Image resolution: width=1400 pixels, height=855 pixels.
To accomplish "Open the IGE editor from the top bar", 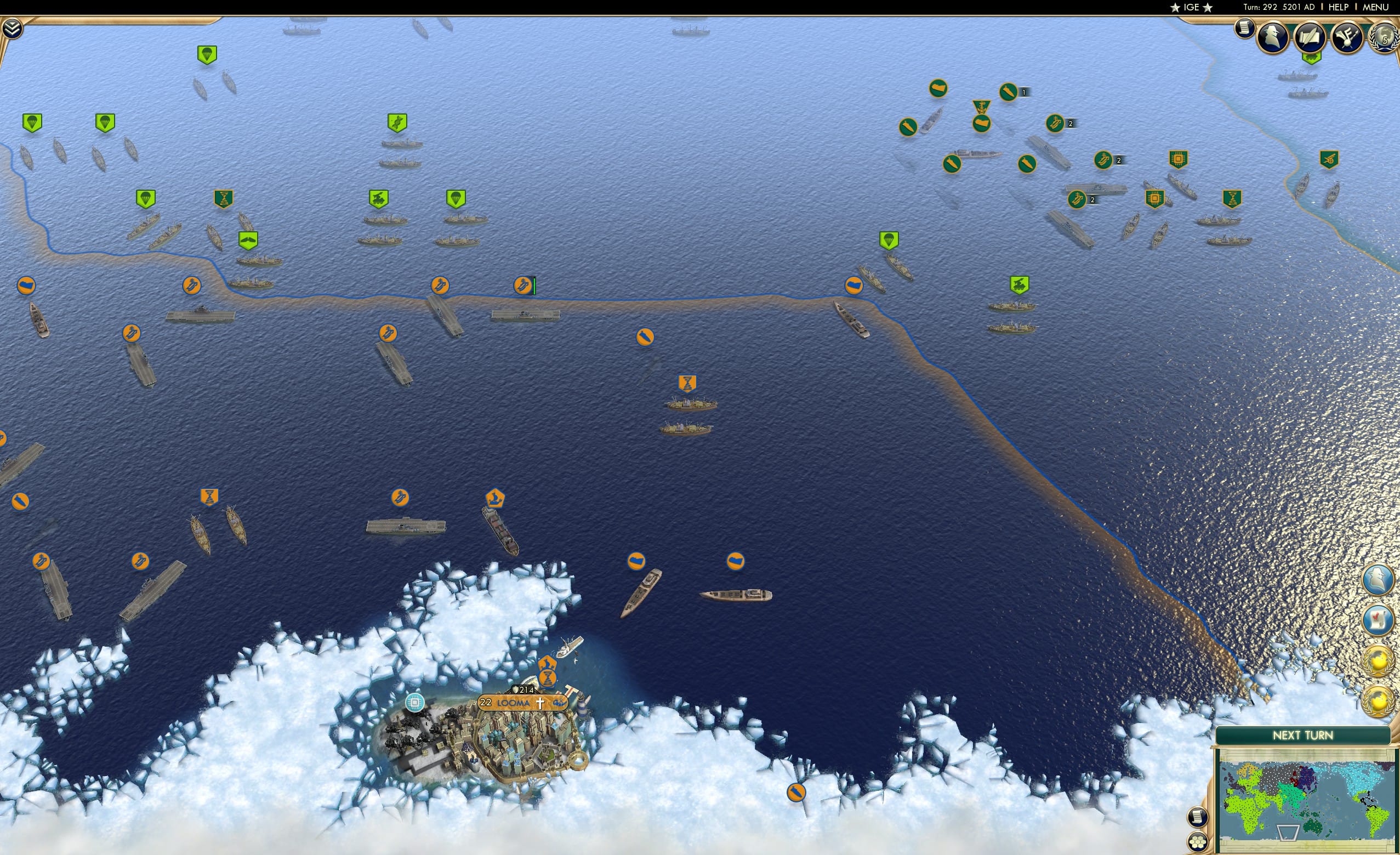I will 1191,7.
